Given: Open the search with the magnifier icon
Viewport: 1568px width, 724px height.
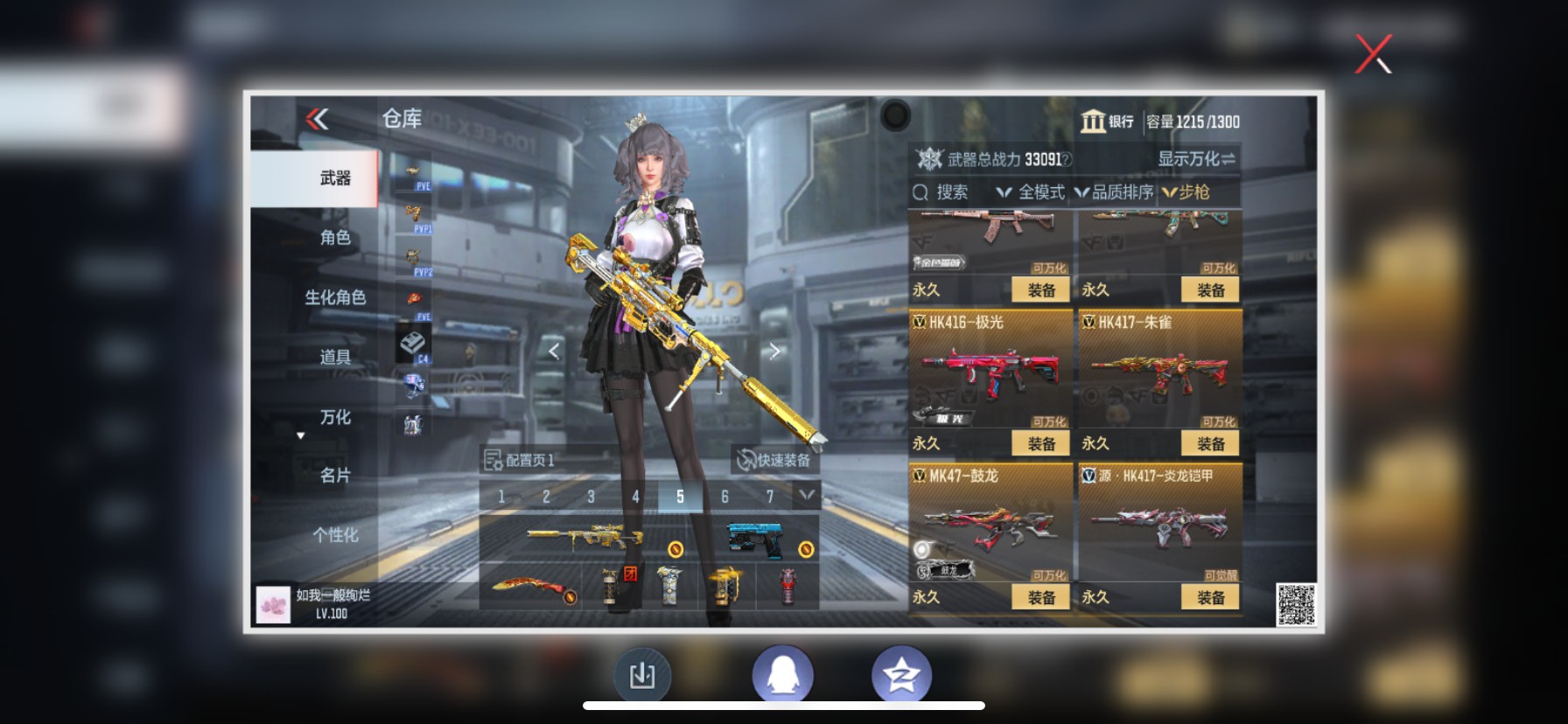Looking at the screenshot, I should (920, 191).
